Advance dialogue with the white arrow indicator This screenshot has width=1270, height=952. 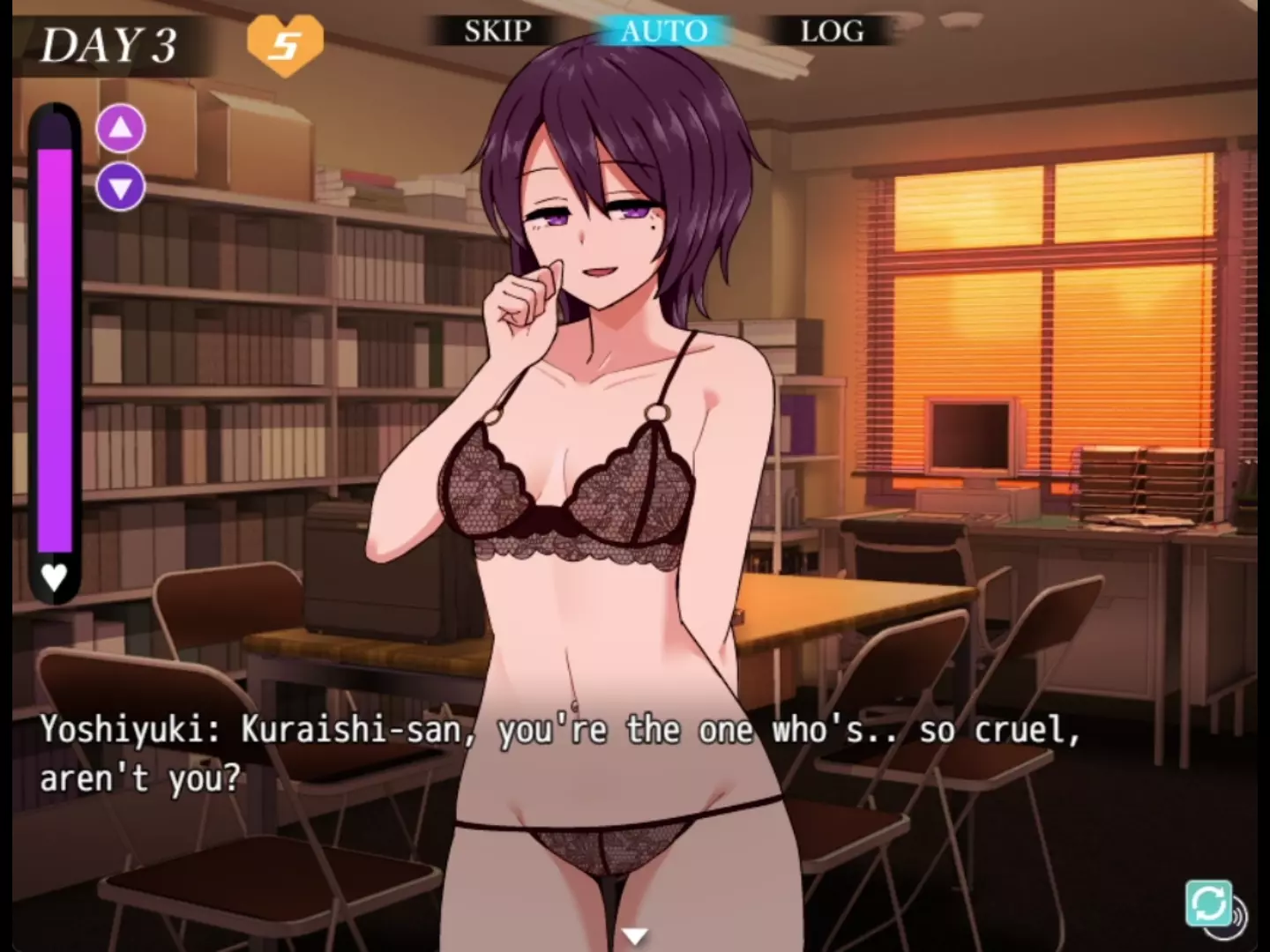coord(635,935)
